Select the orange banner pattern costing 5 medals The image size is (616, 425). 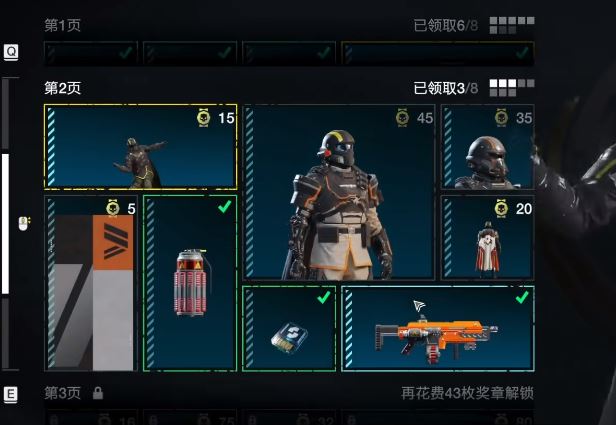tap(91, 283)
